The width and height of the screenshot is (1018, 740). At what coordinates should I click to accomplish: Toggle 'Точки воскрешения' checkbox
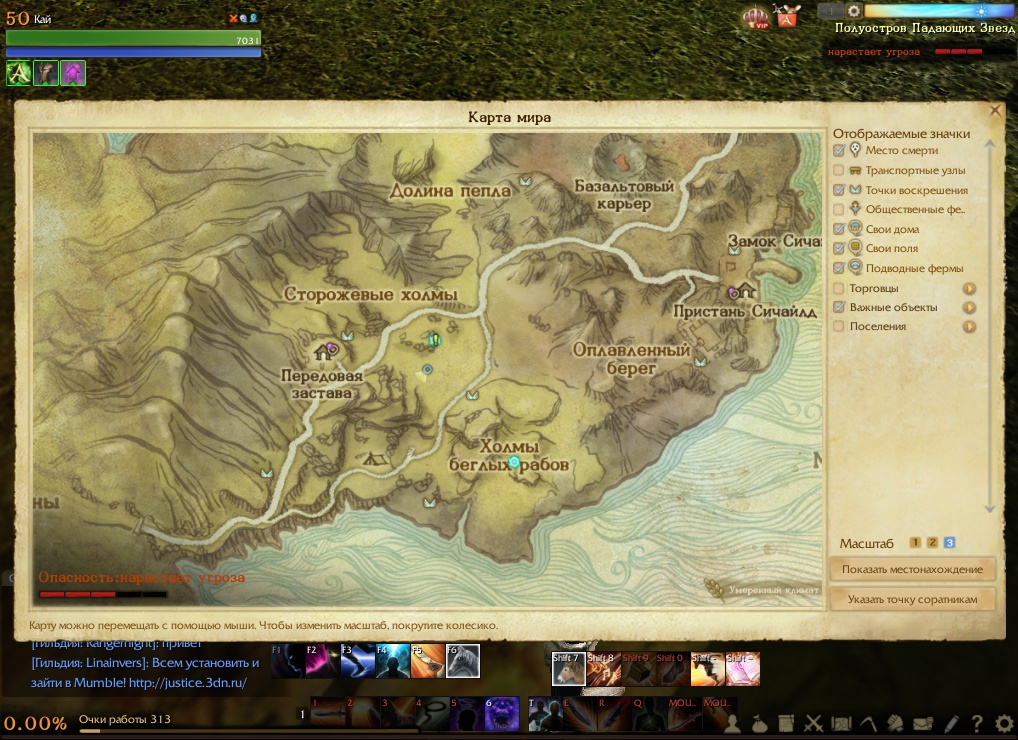[839, 190]
